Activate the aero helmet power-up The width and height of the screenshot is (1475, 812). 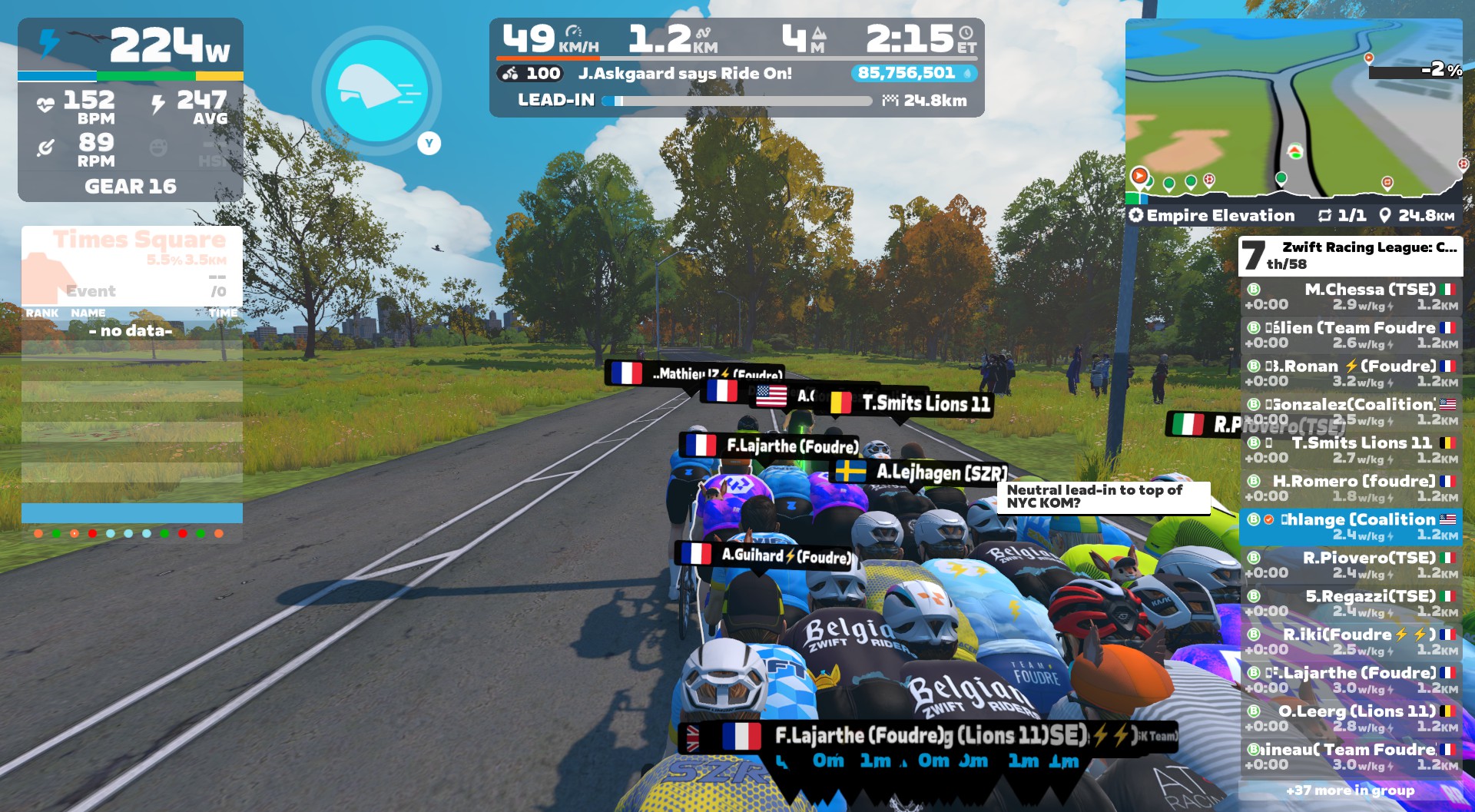click(x=376, y=91)
